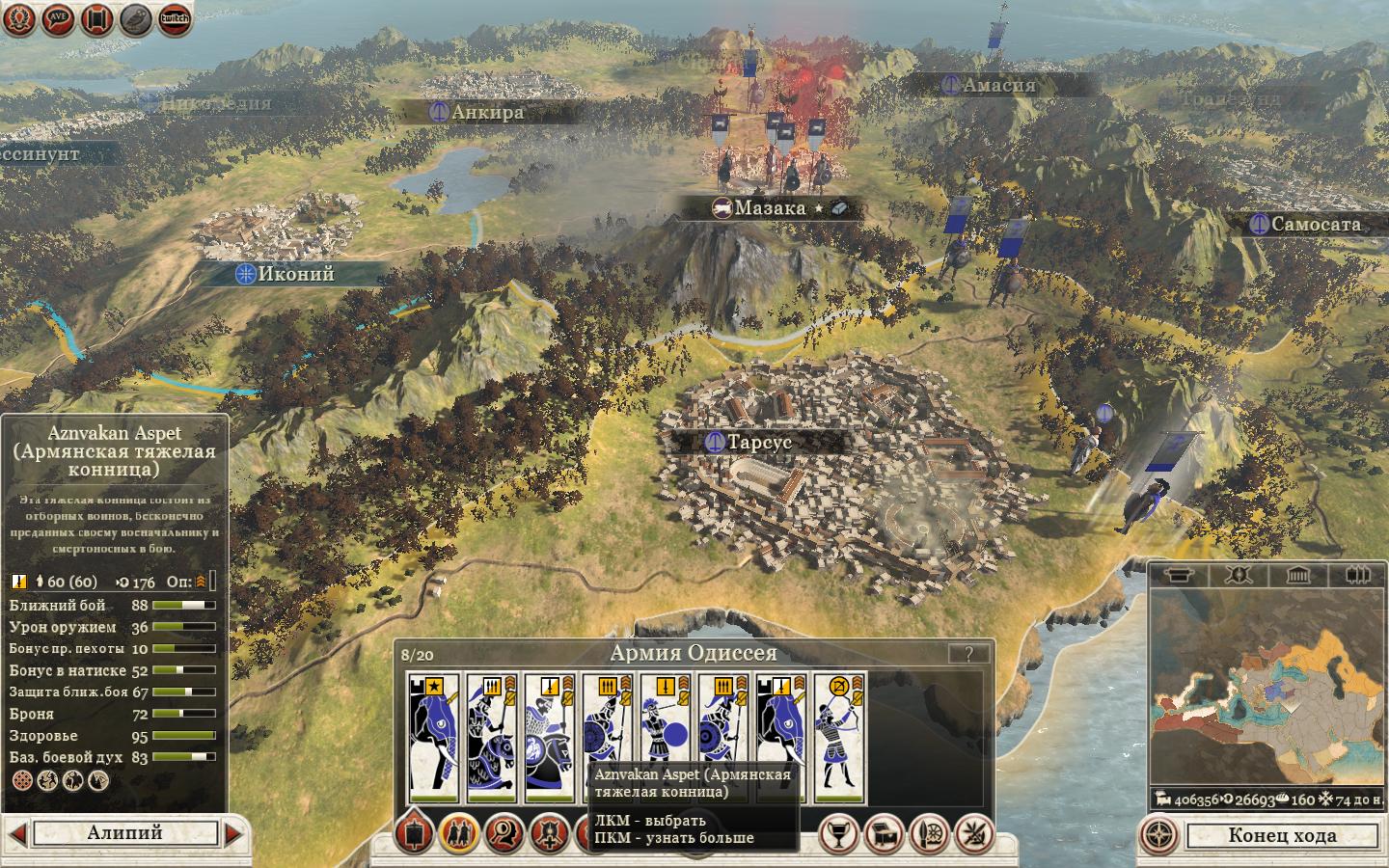The width and height of the screenshot is (1389, 868).
Task: Go to next army with right arrow
Action: point(233,833)
